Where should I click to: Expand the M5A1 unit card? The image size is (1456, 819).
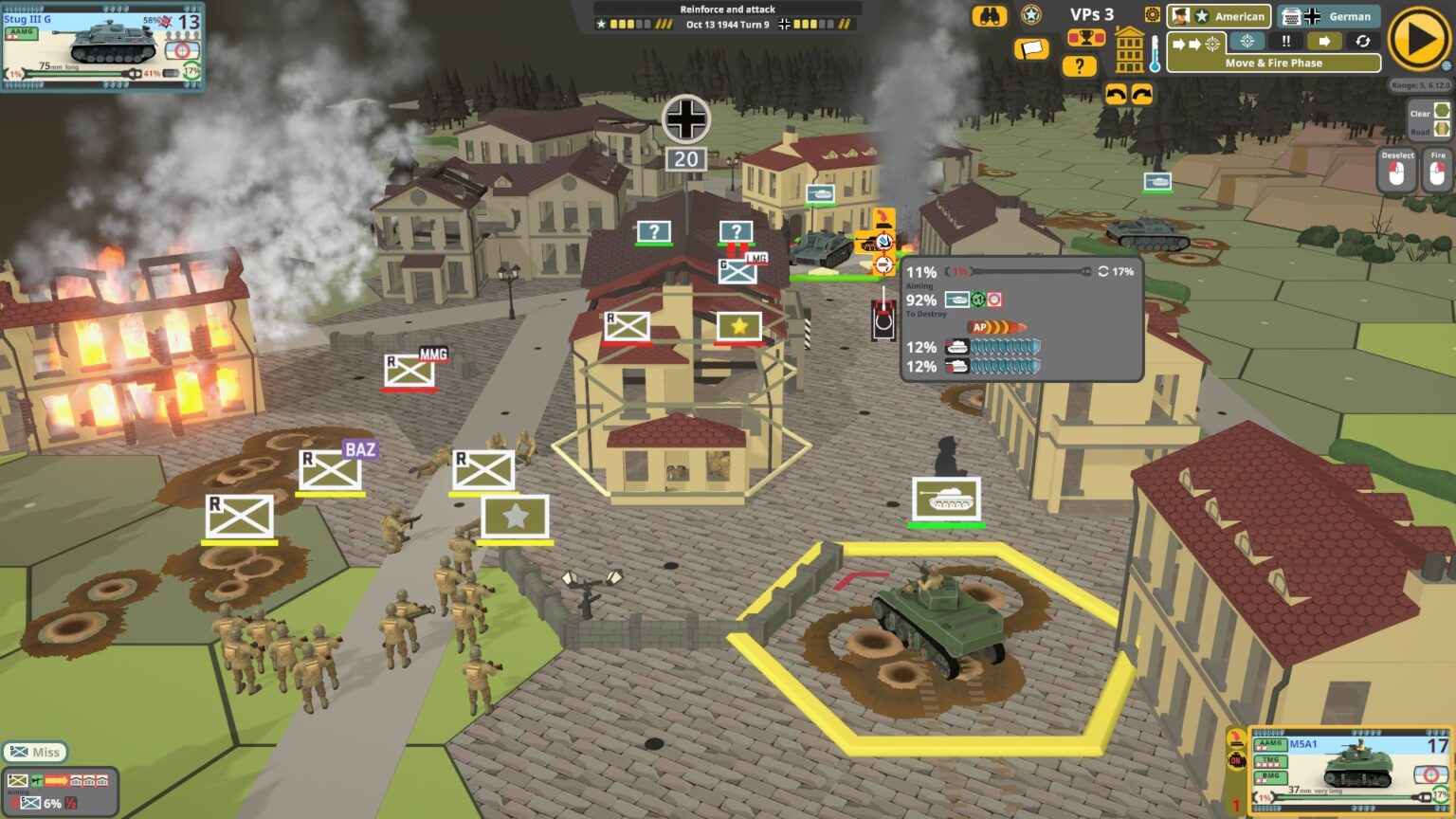[x=1351, y=768]
